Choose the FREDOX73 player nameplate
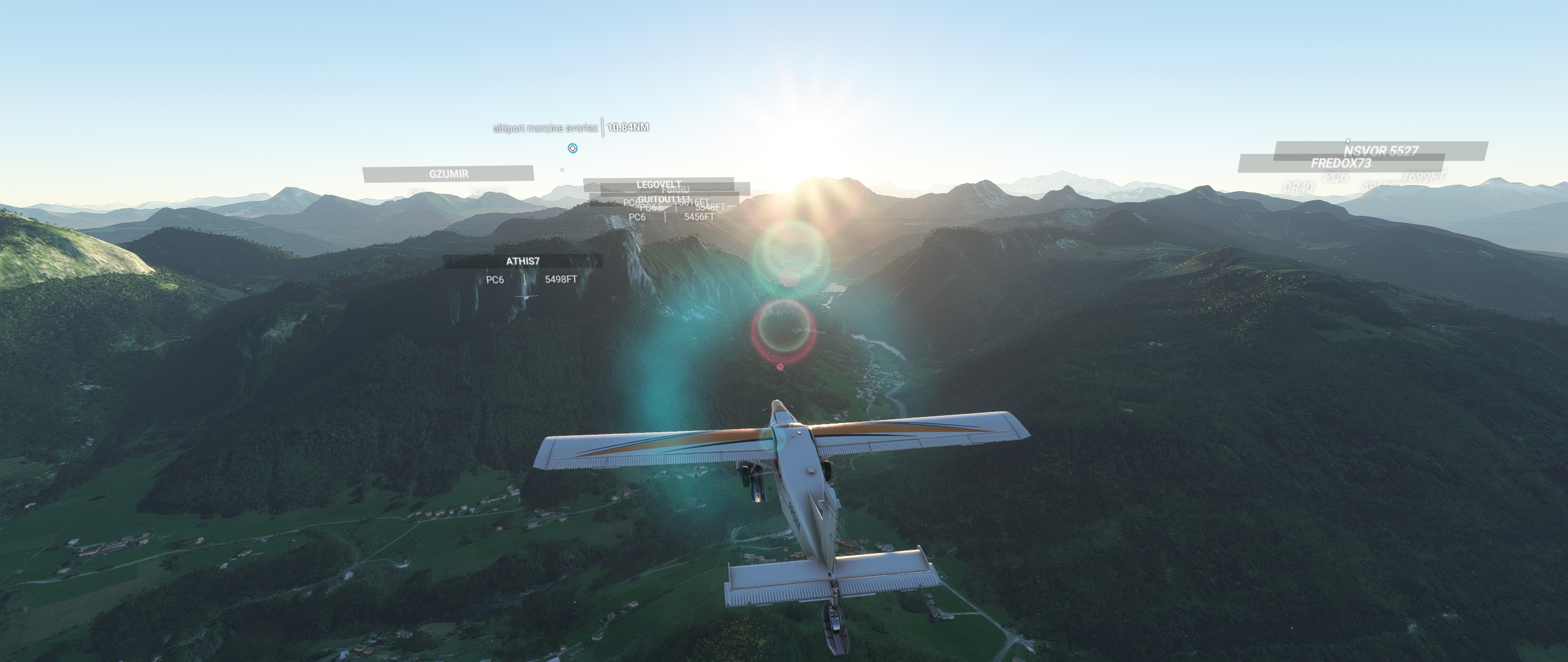The width and height of the screenshot is (1568, 662). point(1340,164)
